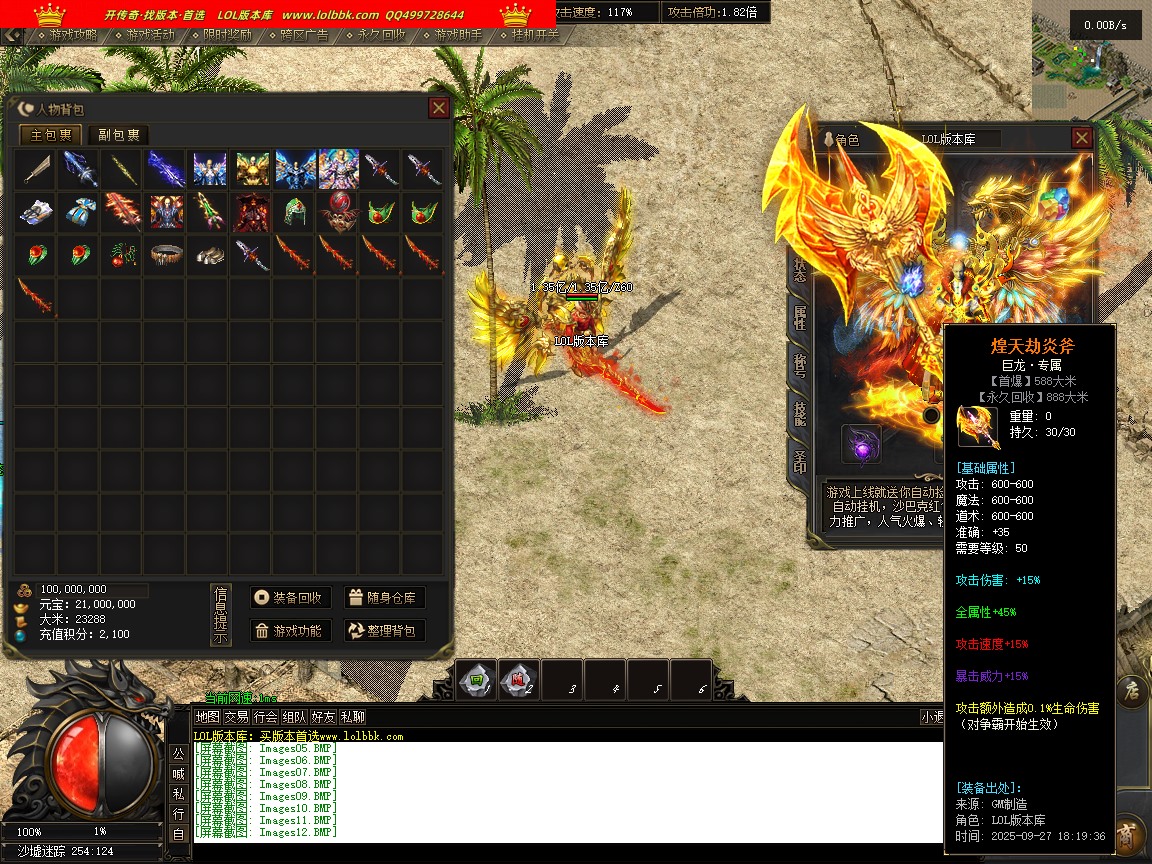Pick the studded belt item in the bag

pyautogui.click(x=165, y=254)
